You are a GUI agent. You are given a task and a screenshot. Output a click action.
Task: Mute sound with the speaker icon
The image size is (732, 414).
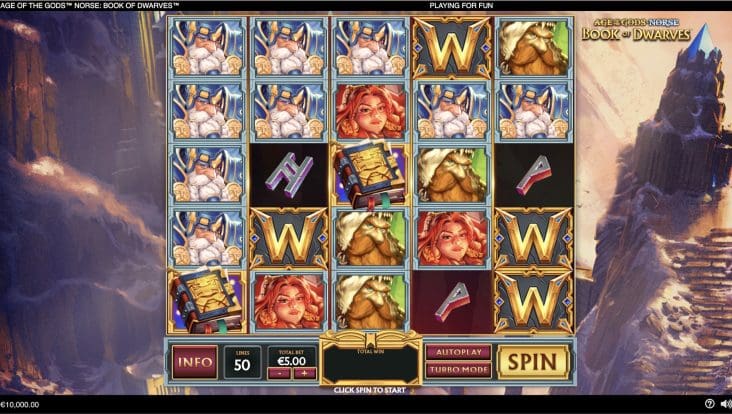pyautogui.click(x=724, y=405)
